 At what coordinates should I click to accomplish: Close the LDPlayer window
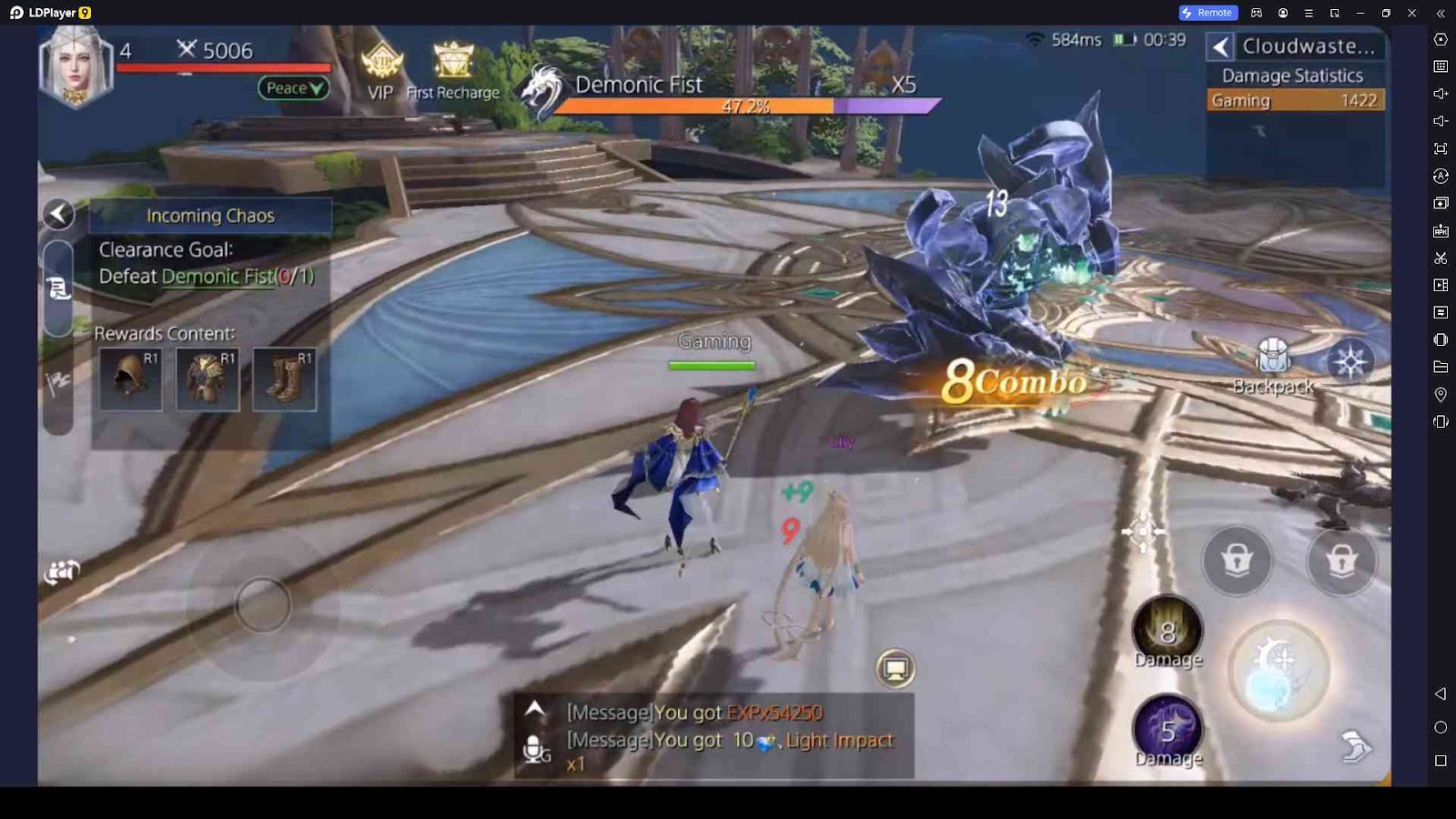(1411, 13)
